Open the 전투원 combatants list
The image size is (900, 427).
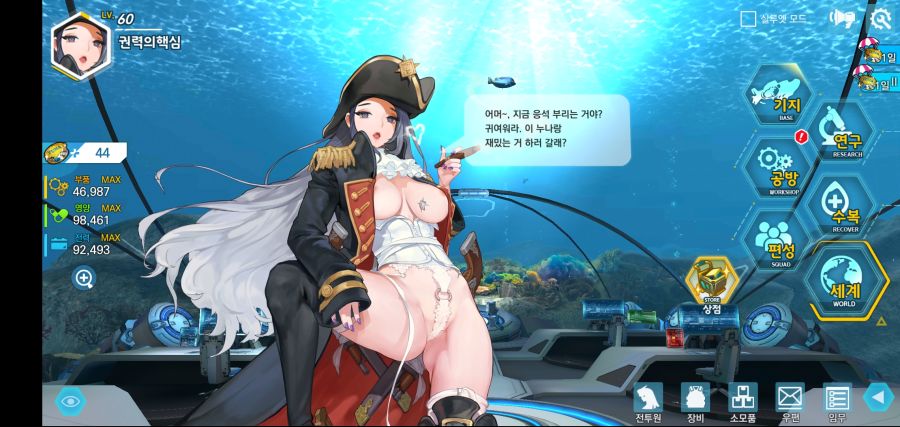649,401
